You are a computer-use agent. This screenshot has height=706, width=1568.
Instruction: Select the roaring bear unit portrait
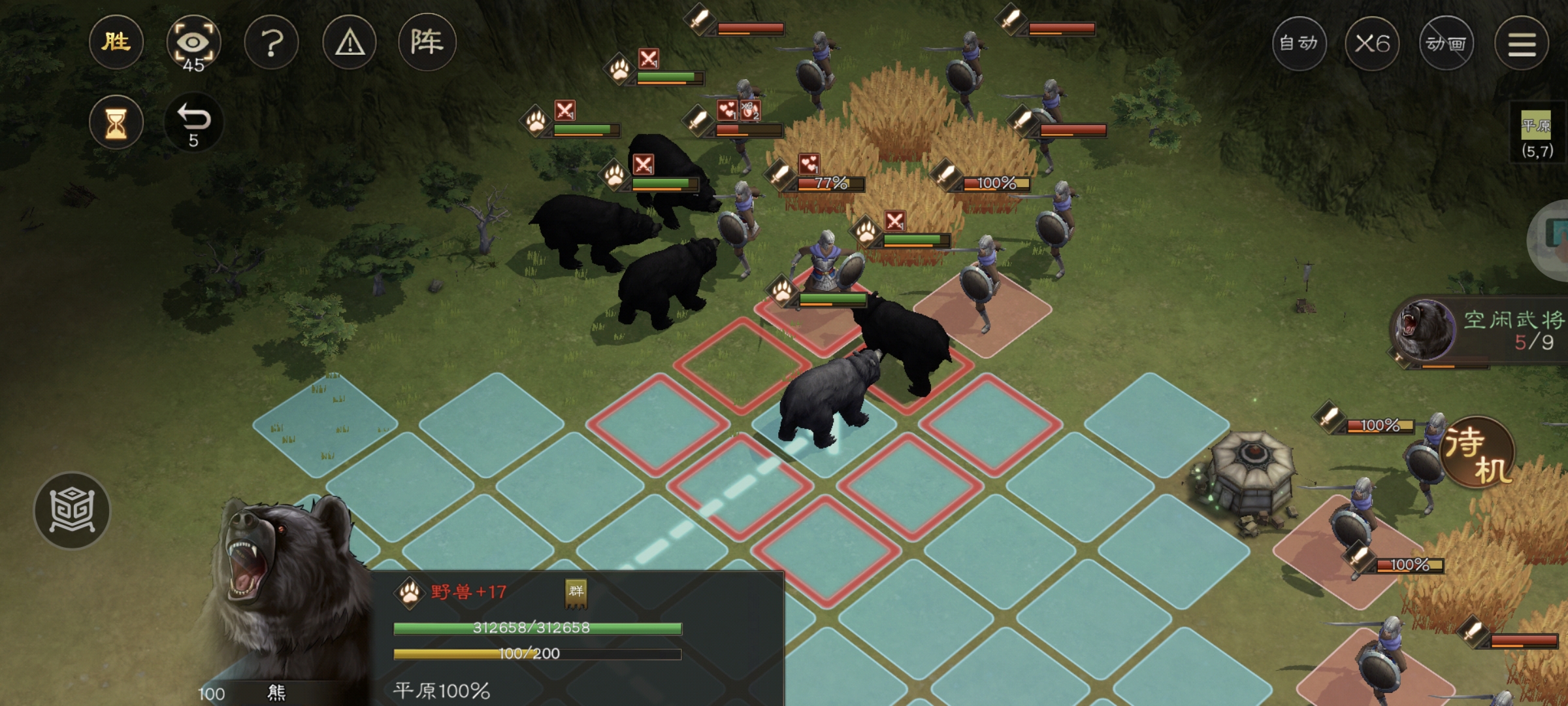pyautogui.click(x=281, y=588)
